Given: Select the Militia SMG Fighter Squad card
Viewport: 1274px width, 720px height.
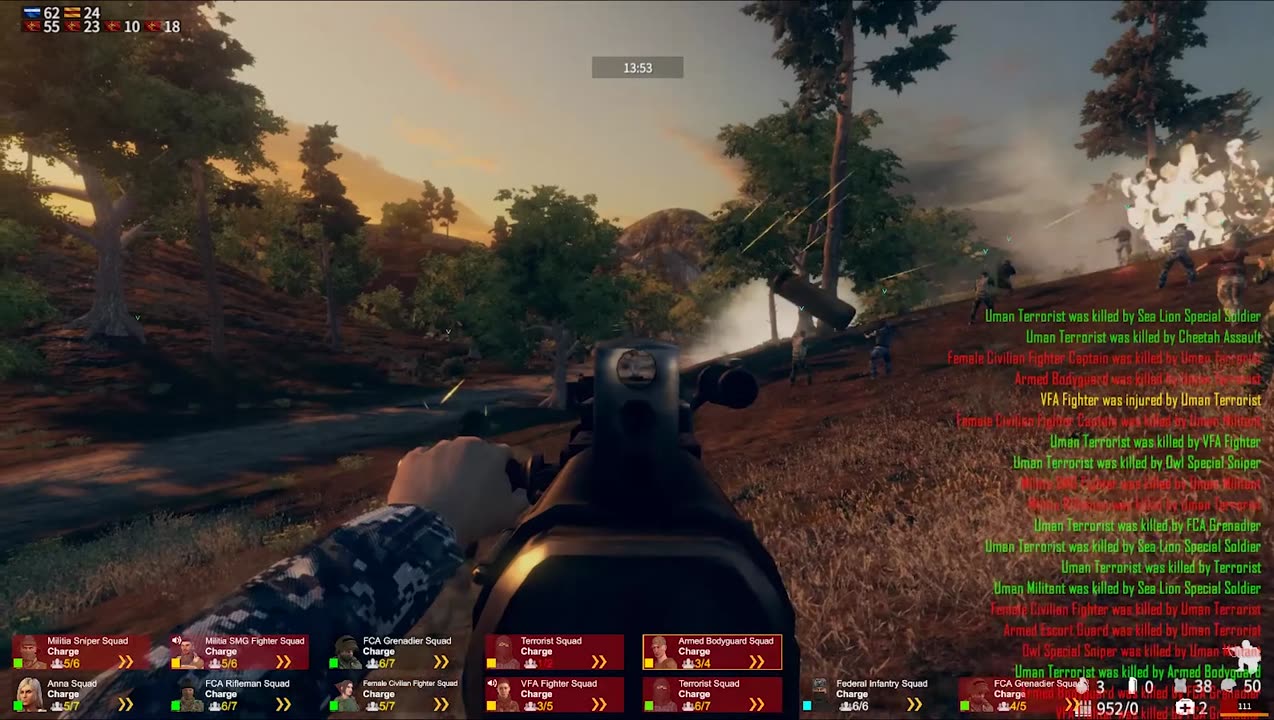Looking at the screenshot, I should pos(239,652).
